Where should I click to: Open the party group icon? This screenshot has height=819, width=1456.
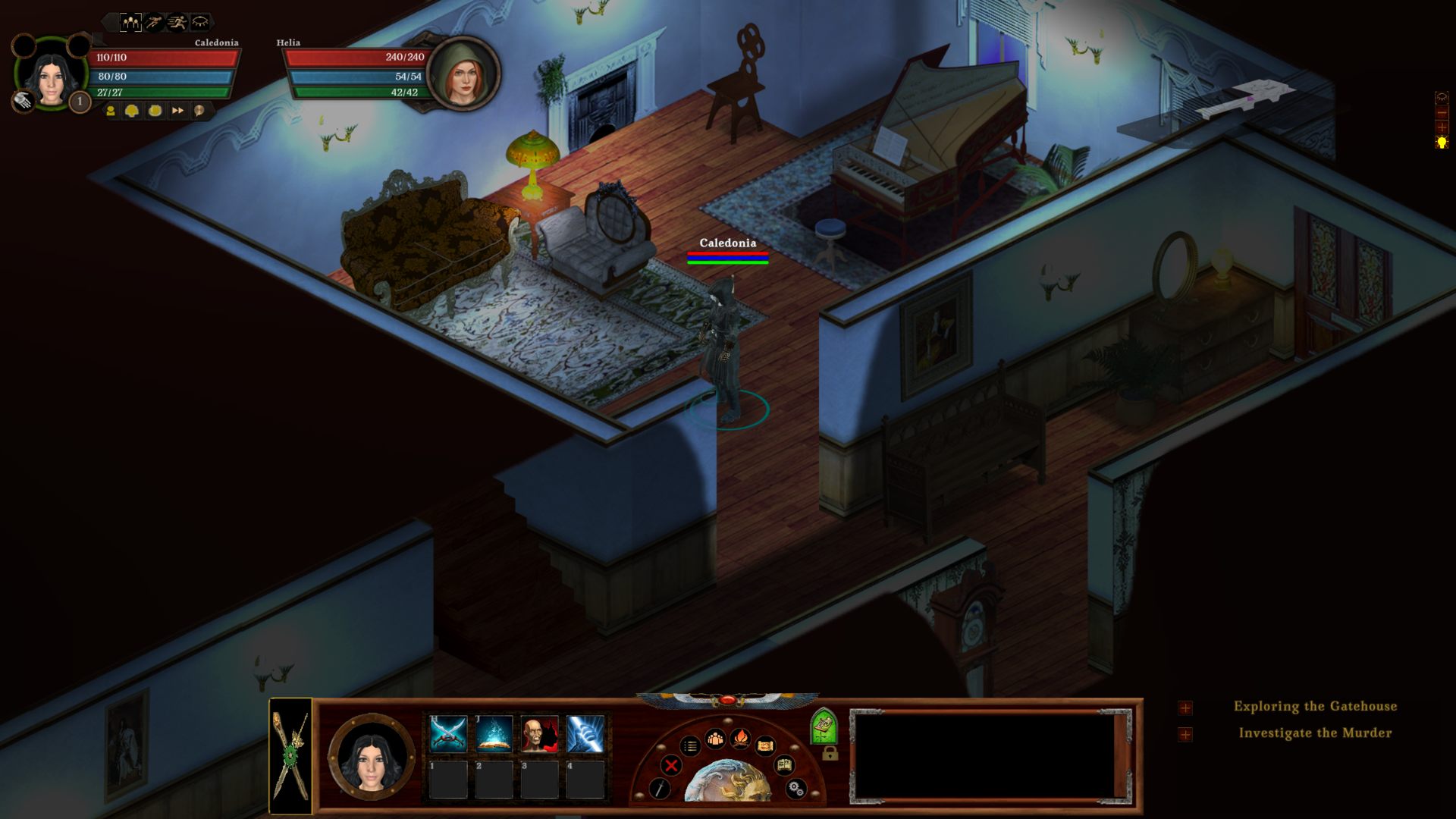tap(715, 738)
